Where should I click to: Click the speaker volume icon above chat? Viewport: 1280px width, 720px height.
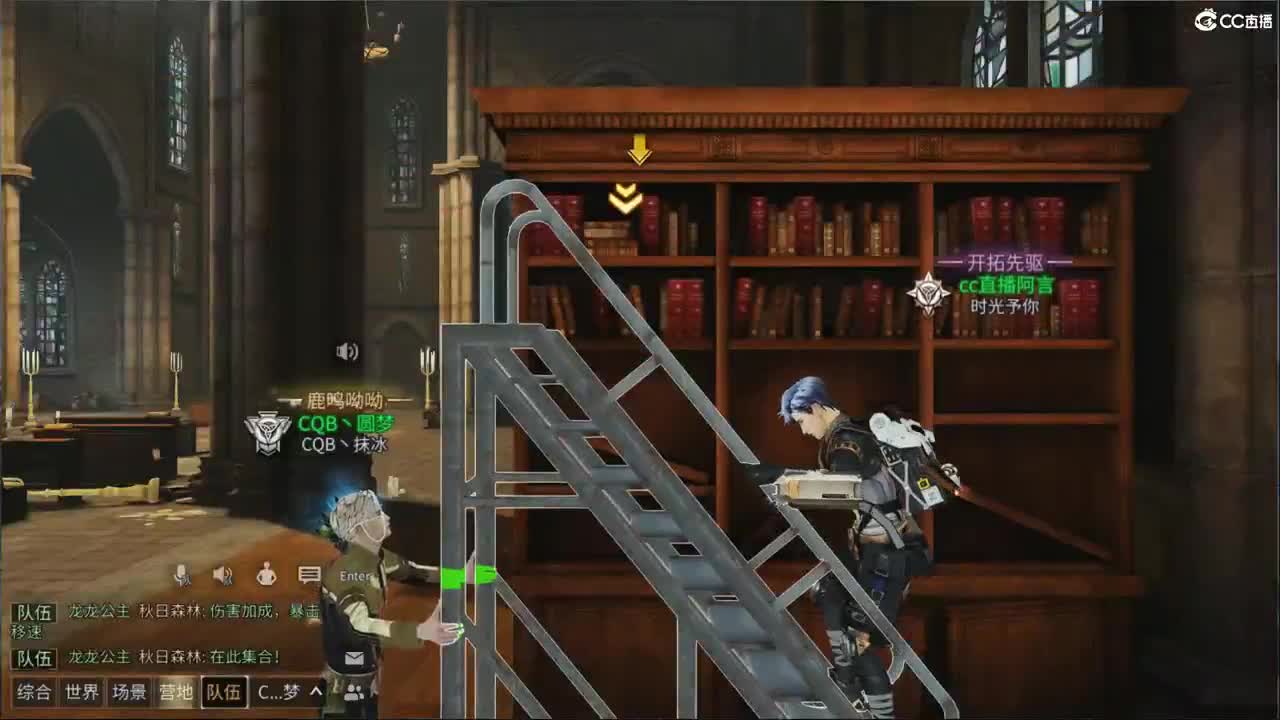(x=222, y=576)
